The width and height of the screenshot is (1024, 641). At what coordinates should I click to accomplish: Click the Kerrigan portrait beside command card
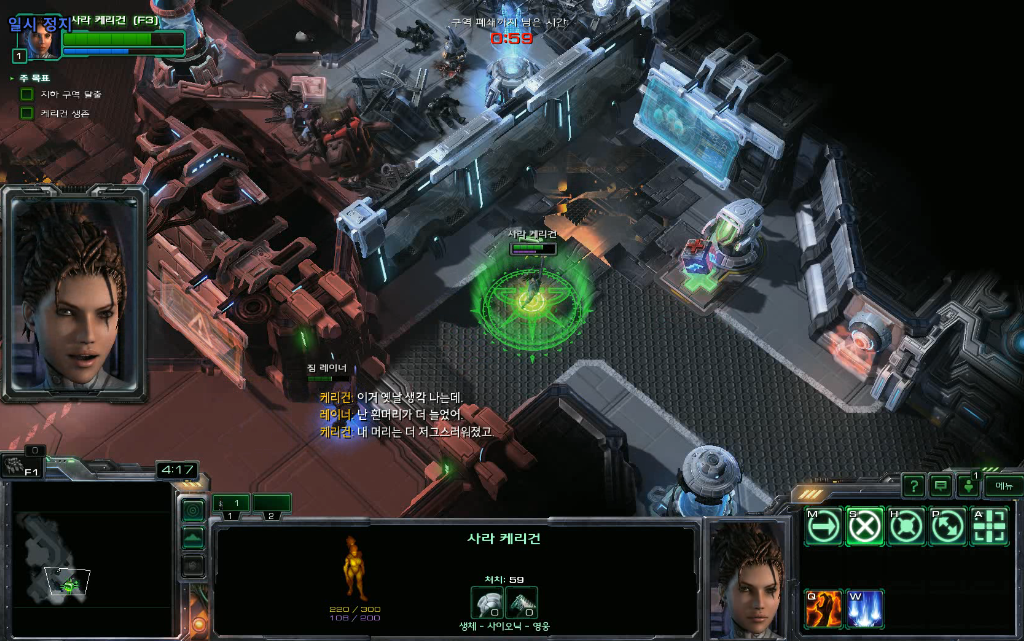pyautogui.click(x=748, y=578)
